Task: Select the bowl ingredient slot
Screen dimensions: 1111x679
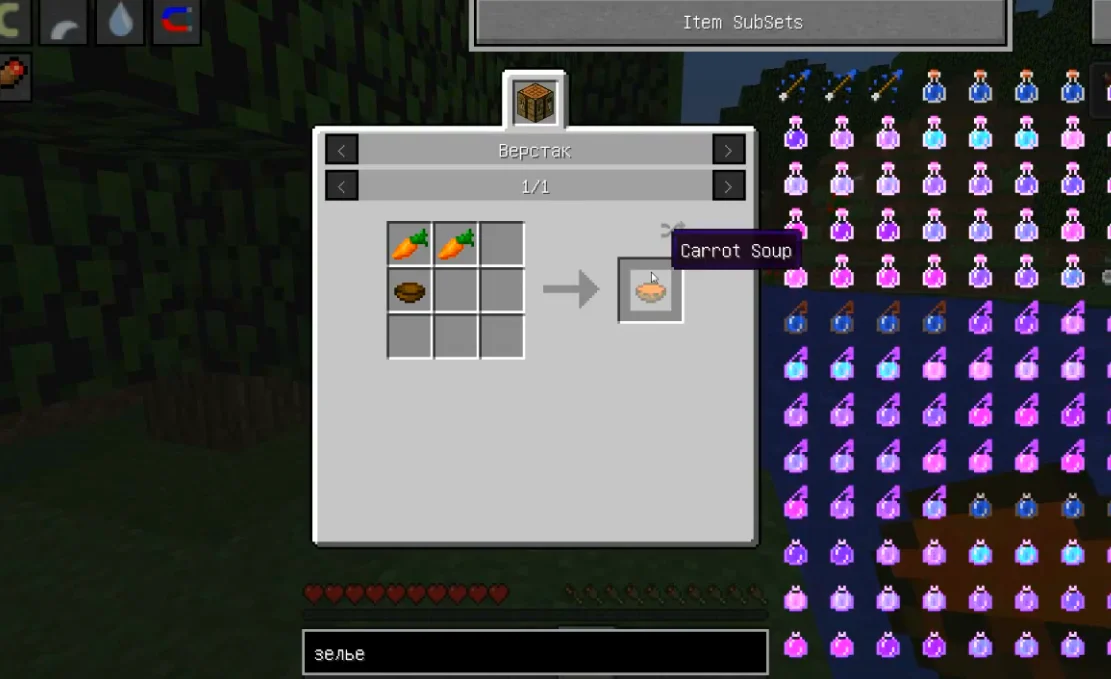Action: click(409, 292)
